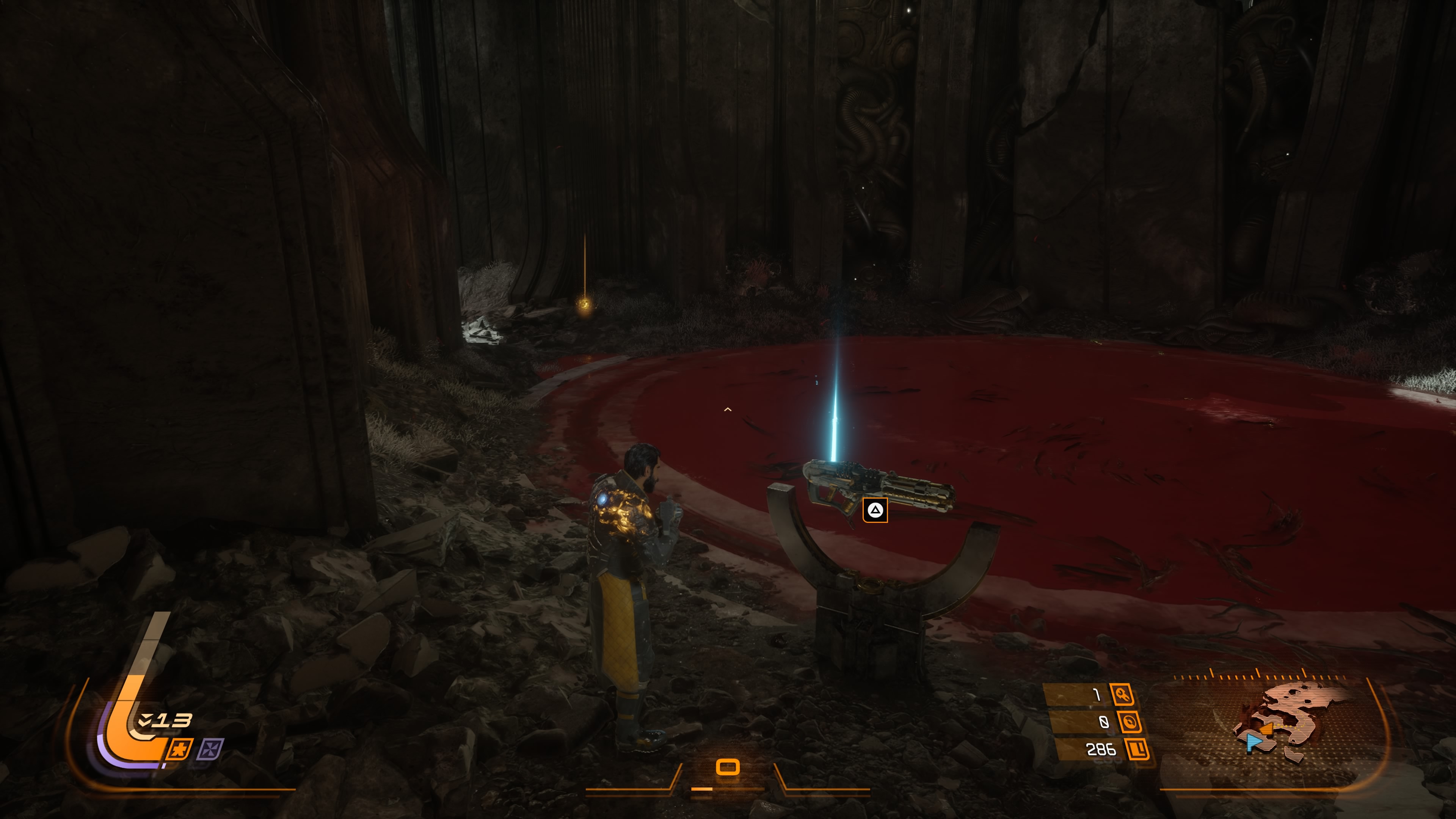The image size is (1456, 819).
Task: Select the orange artifact status icon
Action: (180, 750)
